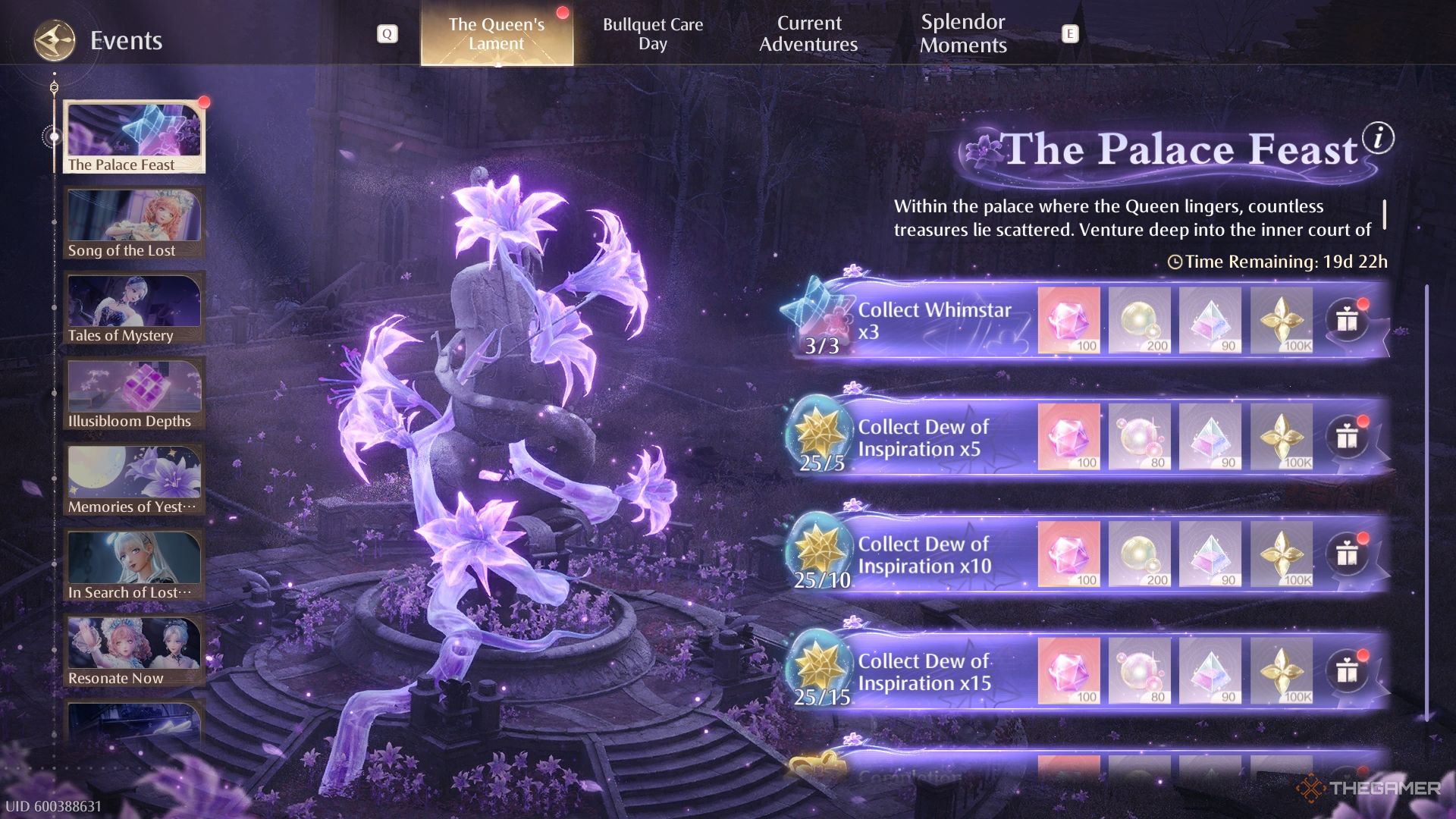Viewport: 1456px width, 819px height.
Task: Claim the Dew of Inspiration x5 gift
Action: 1347,438
